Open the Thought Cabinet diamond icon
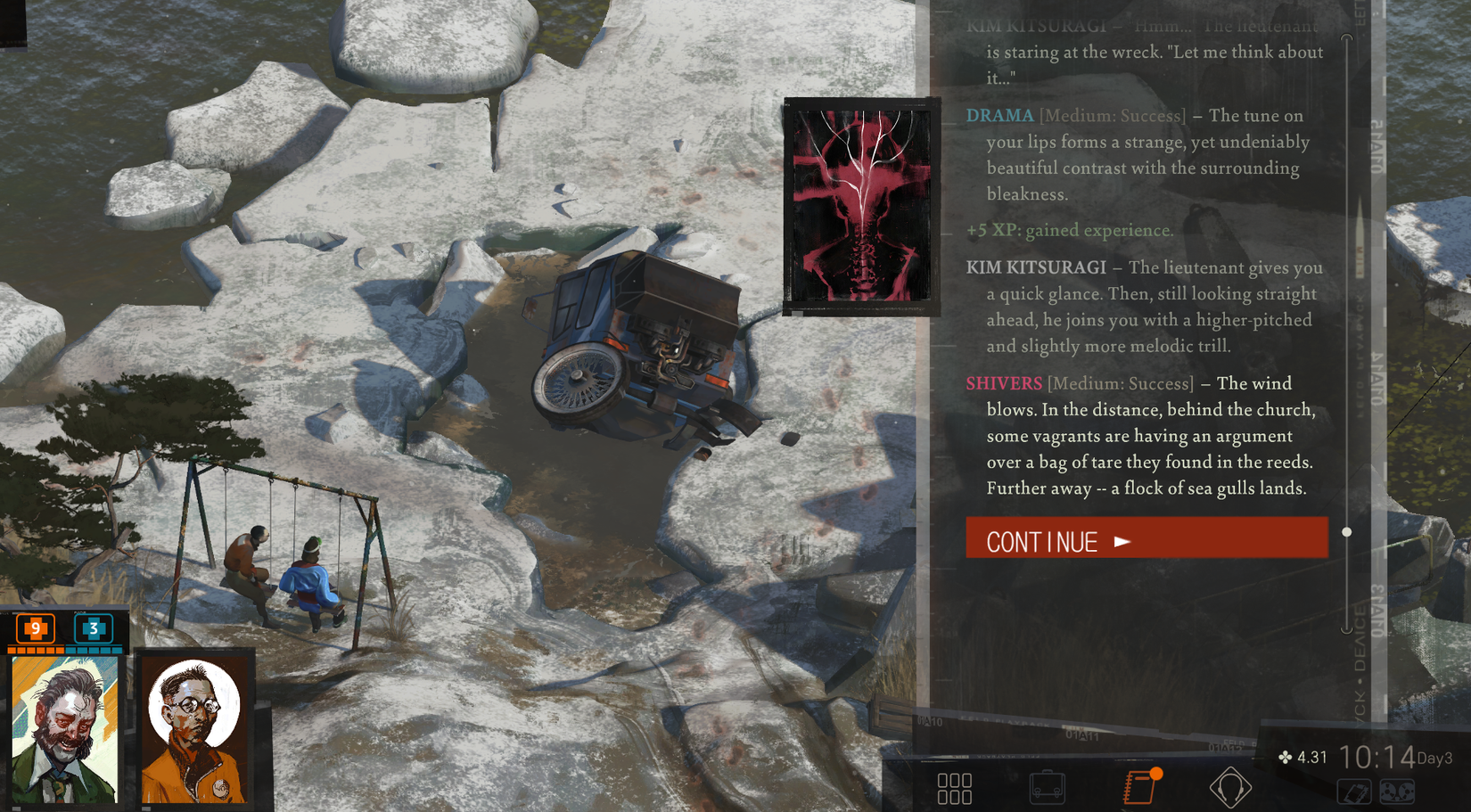The width and height of the screenshot is (1471, 812). [1231, 785]
